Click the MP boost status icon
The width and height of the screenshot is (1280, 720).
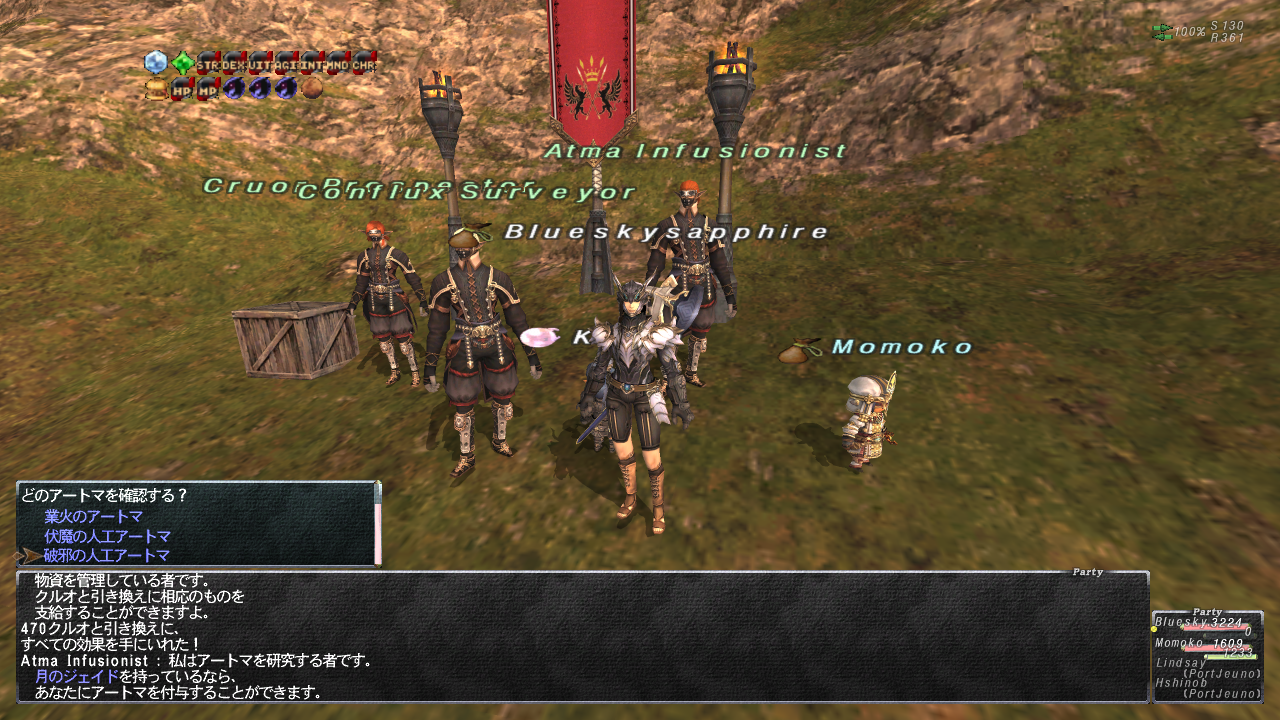tap(208, 89)
